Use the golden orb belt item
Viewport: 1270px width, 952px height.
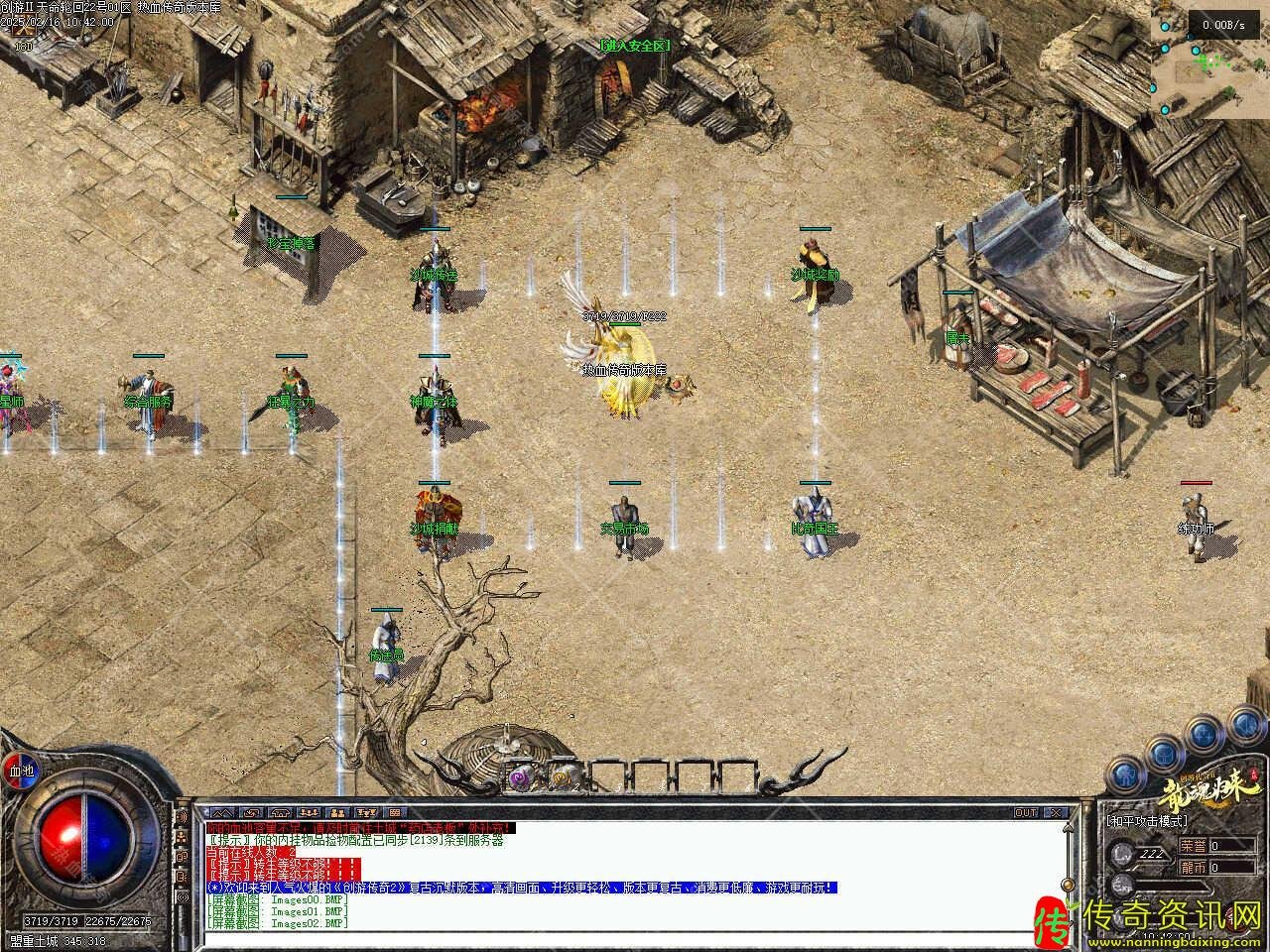point(566,776)
